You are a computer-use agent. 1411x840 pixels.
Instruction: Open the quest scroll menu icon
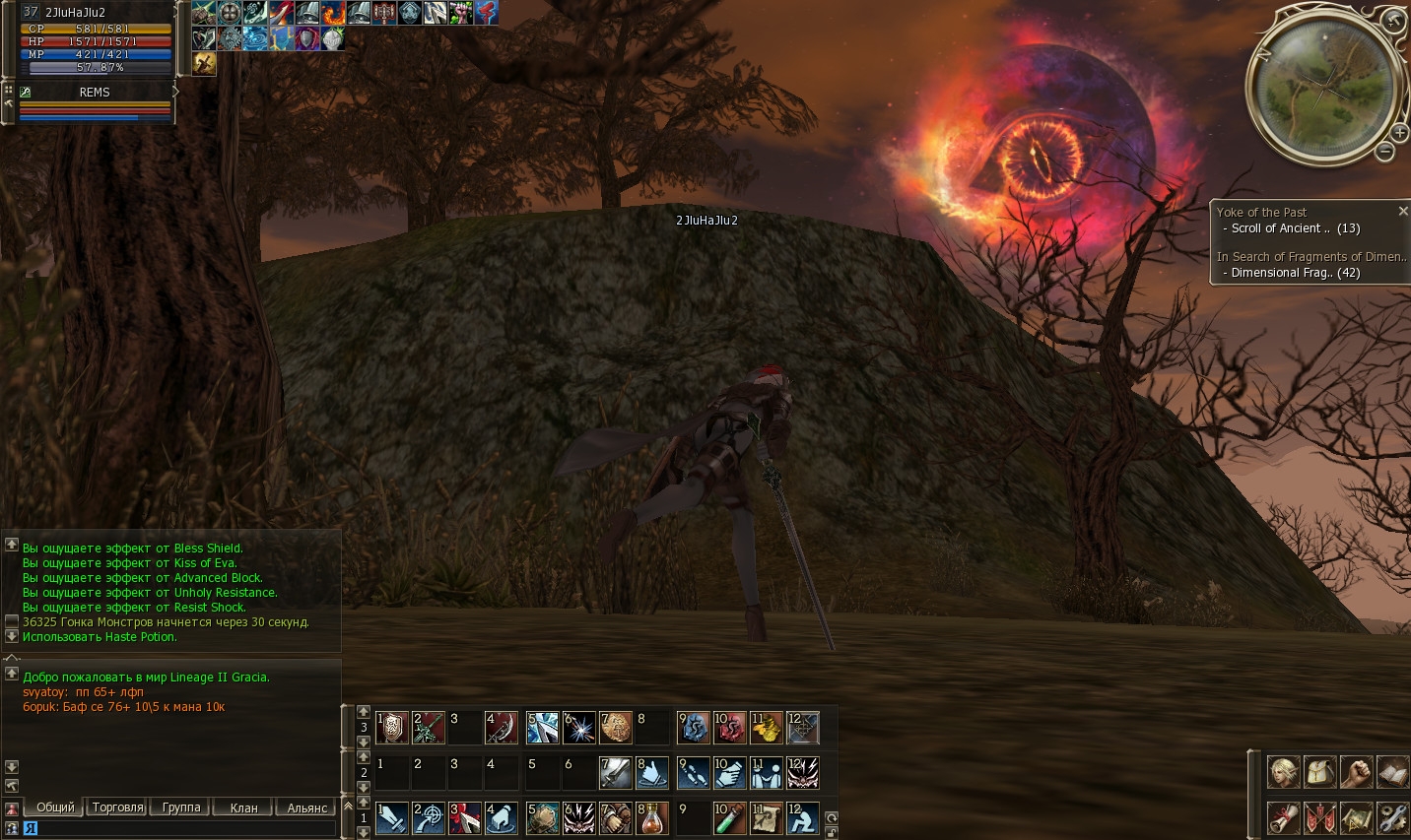[x=1283, y=817]
